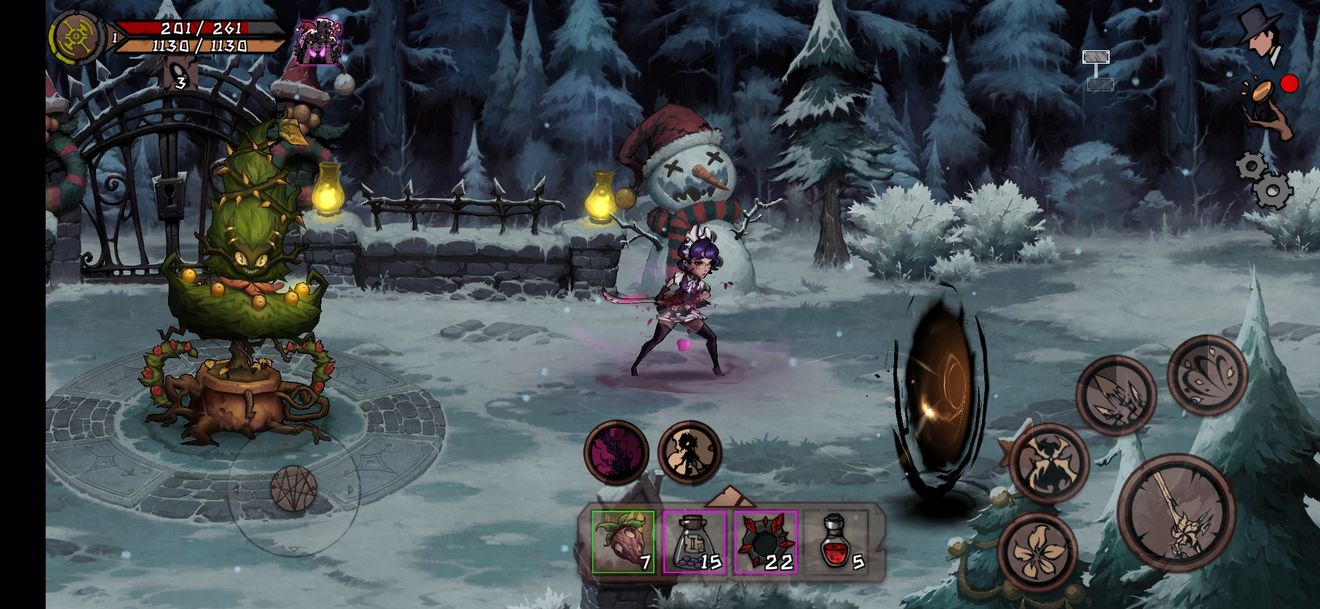Use the corked bottle with purple pebbles
Image resolution: width=1320 pixels, height=609 pixels.
[694, 542]
